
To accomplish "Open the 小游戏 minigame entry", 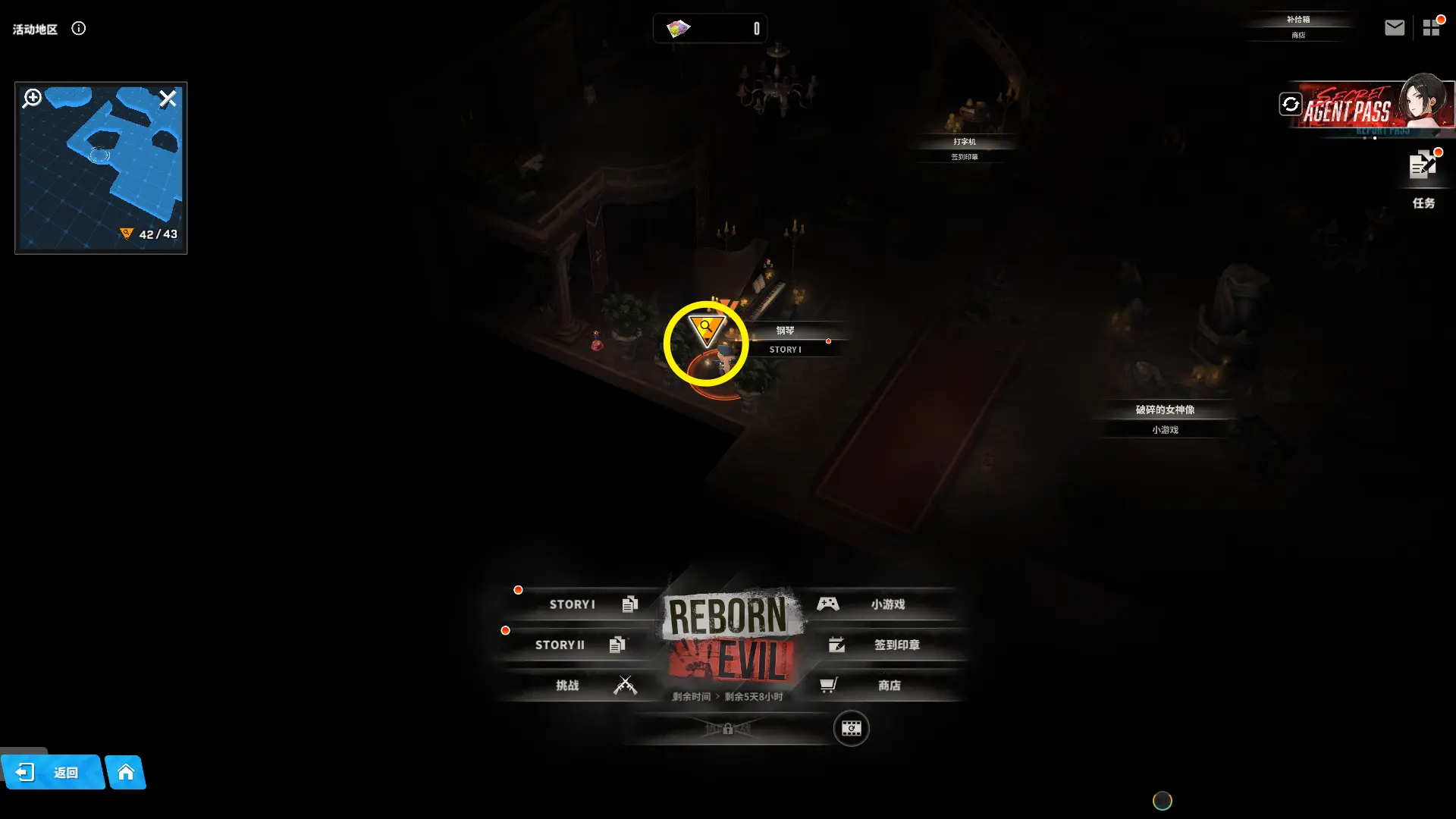I will pyautogui.click(x=880, y=604).
